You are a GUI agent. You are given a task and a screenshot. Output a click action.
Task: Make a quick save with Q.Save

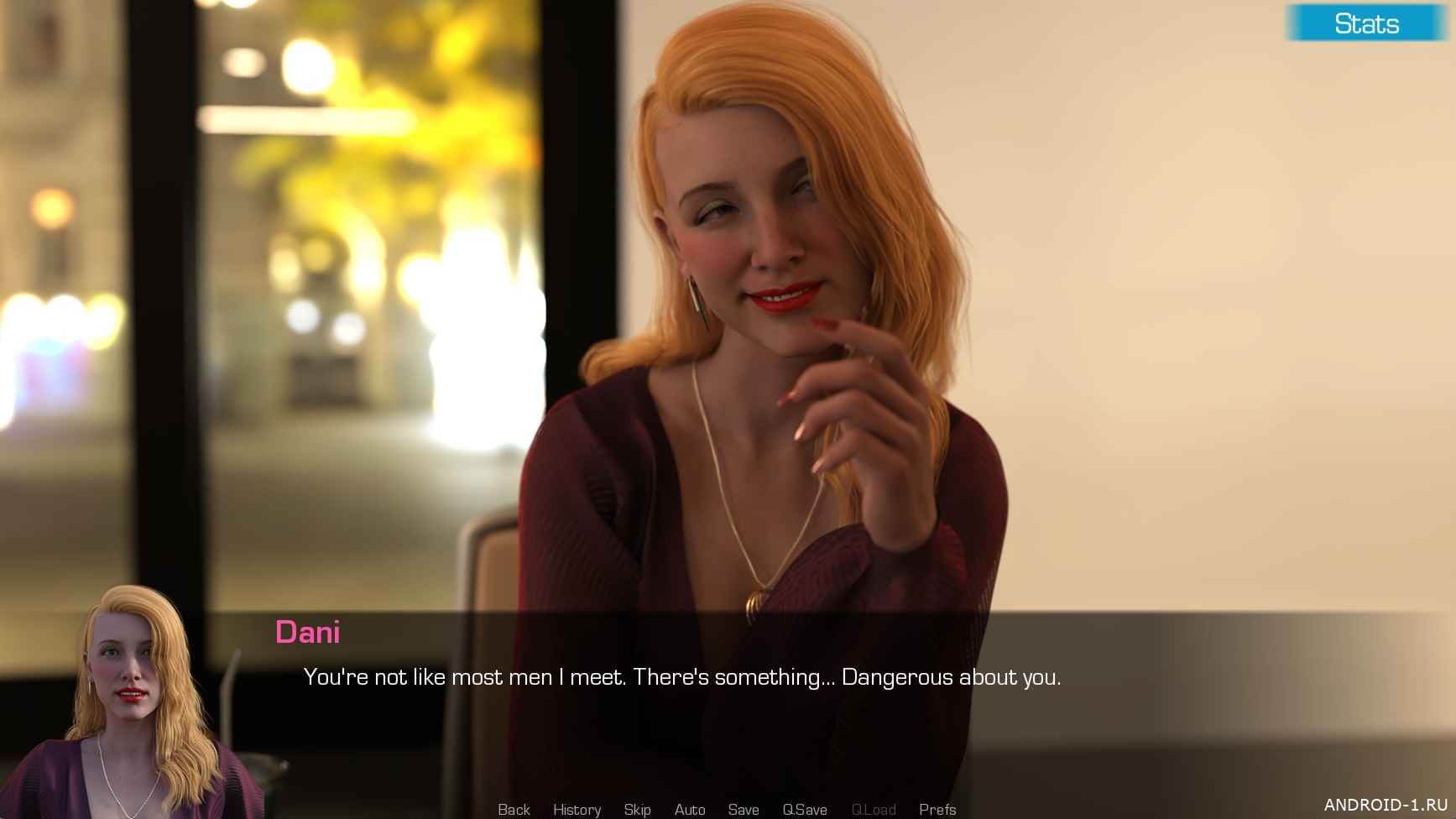[805, 809]
